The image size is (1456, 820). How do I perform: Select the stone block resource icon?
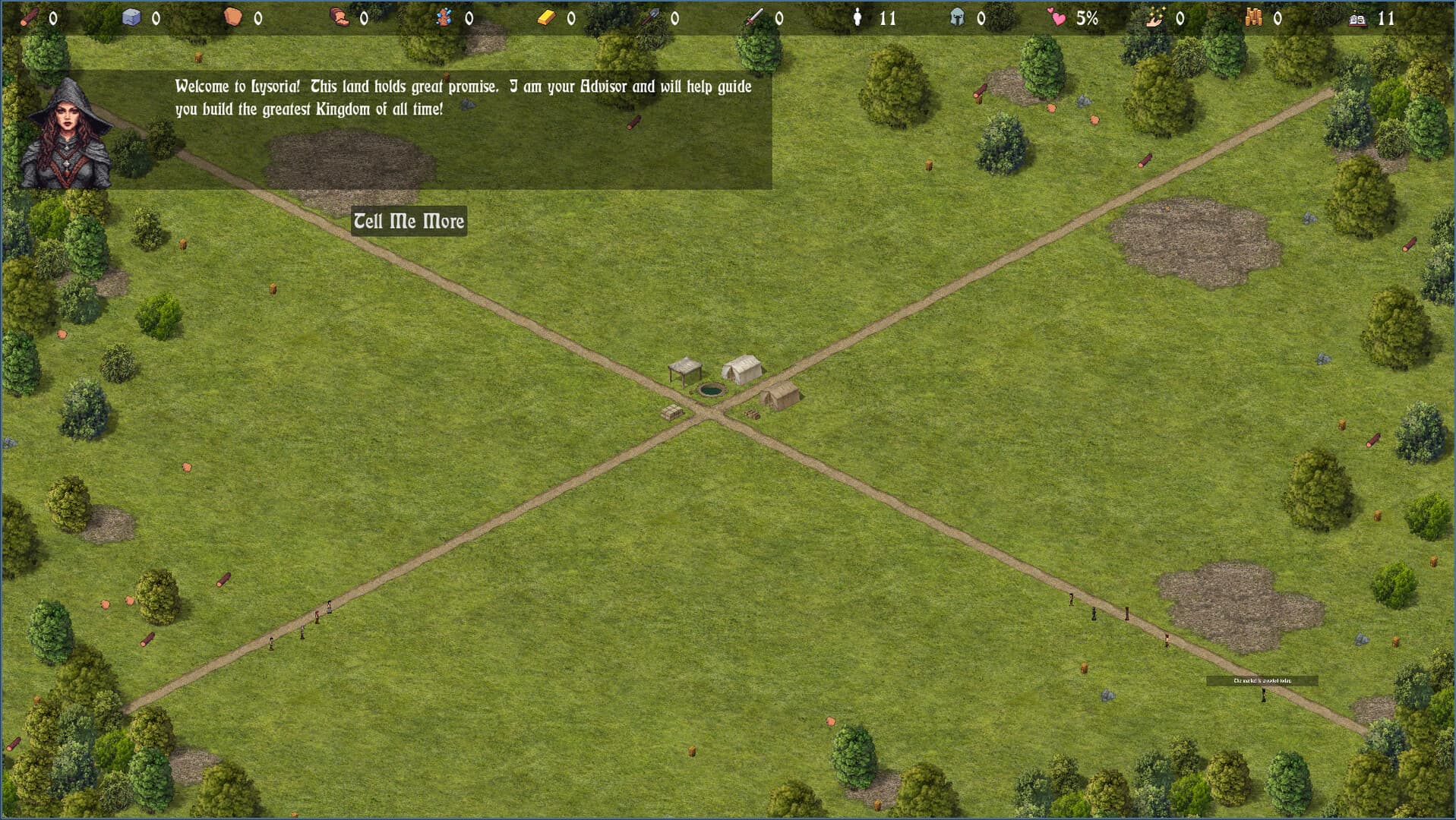click(131, 17)
